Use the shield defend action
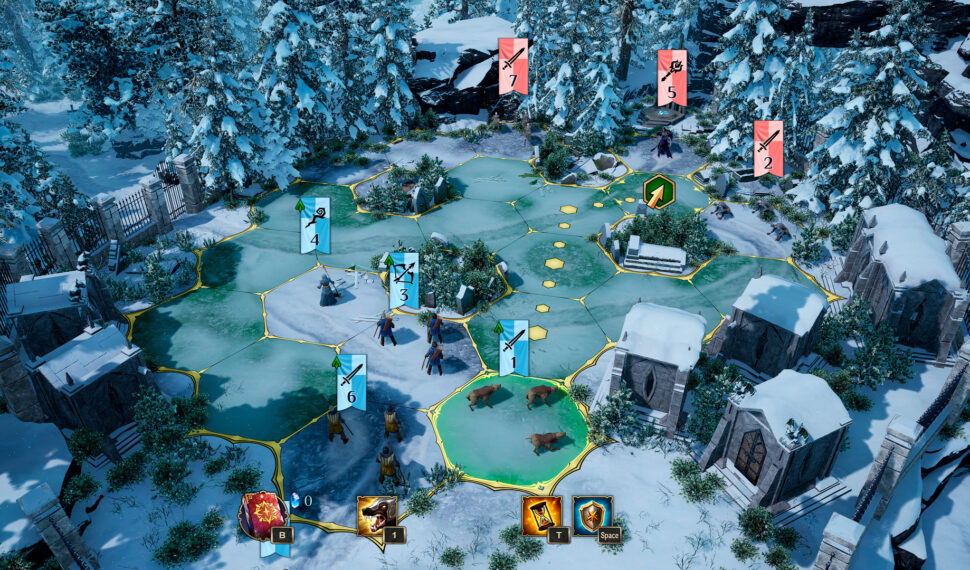The height and width of the screenshot is (570, 970). 592,515
